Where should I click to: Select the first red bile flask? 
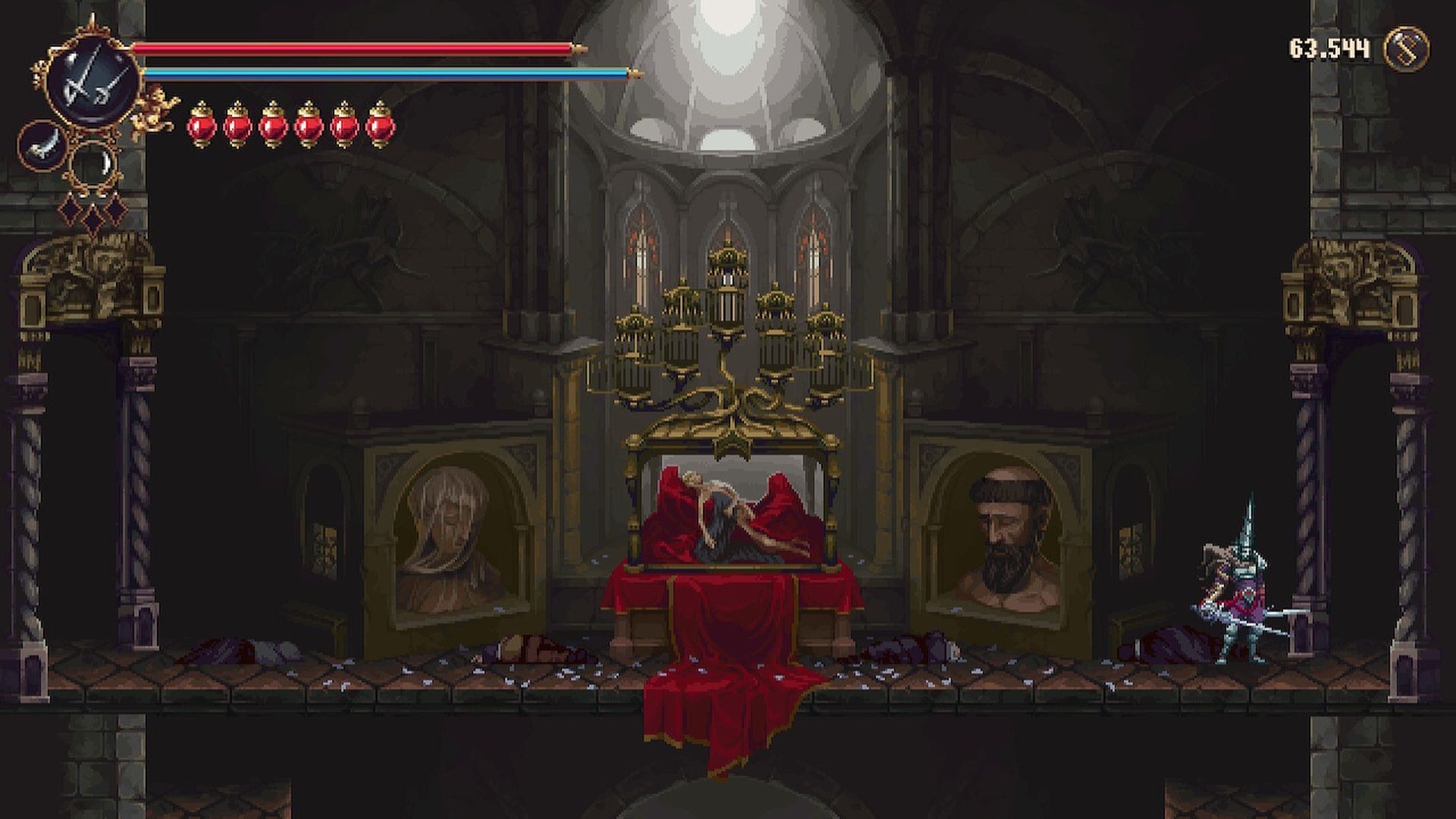point(202,126)
